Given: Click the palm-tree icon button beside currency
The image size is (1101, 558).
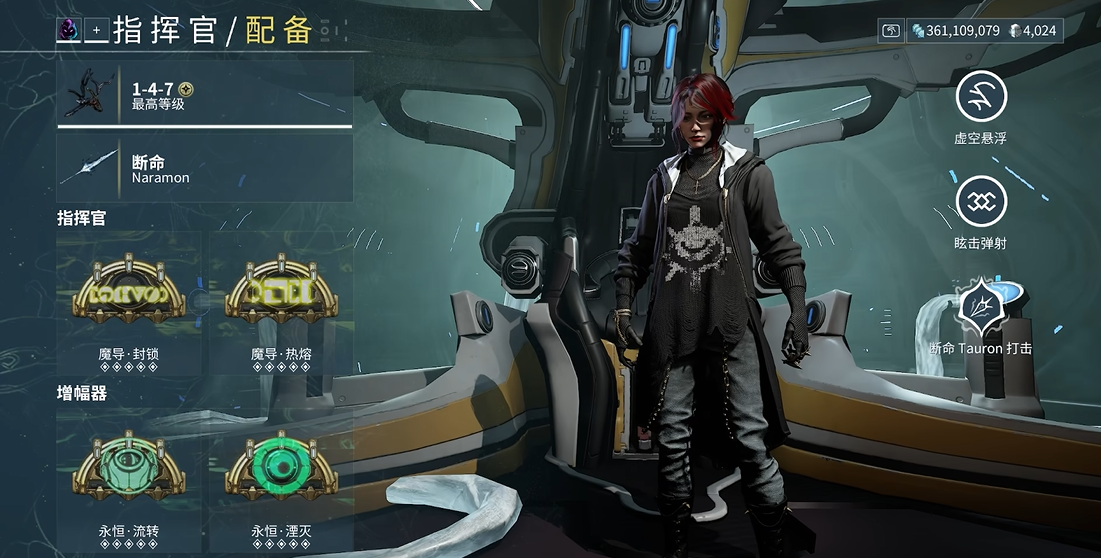Looking at the screenshot, I should click(891, 31).
